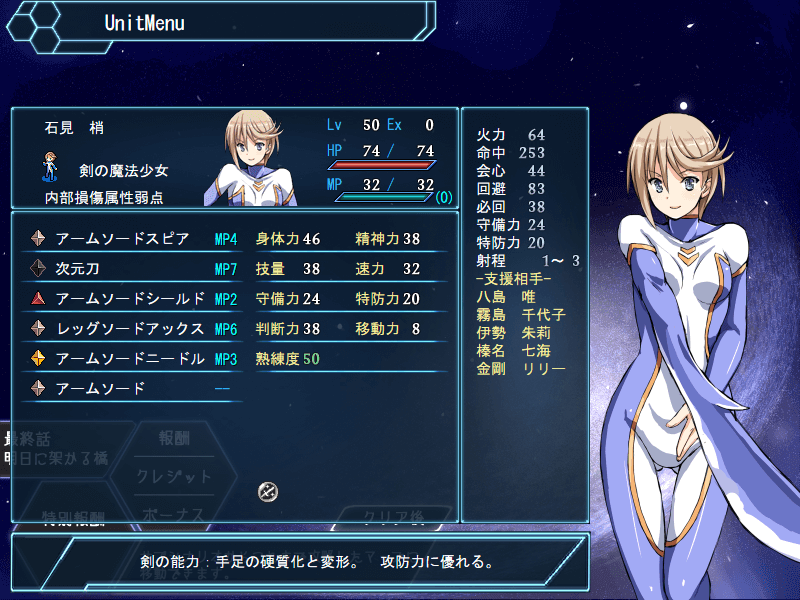Select the アームソードシールド skill row
The image size is (800, 600).
pos(130,299)
